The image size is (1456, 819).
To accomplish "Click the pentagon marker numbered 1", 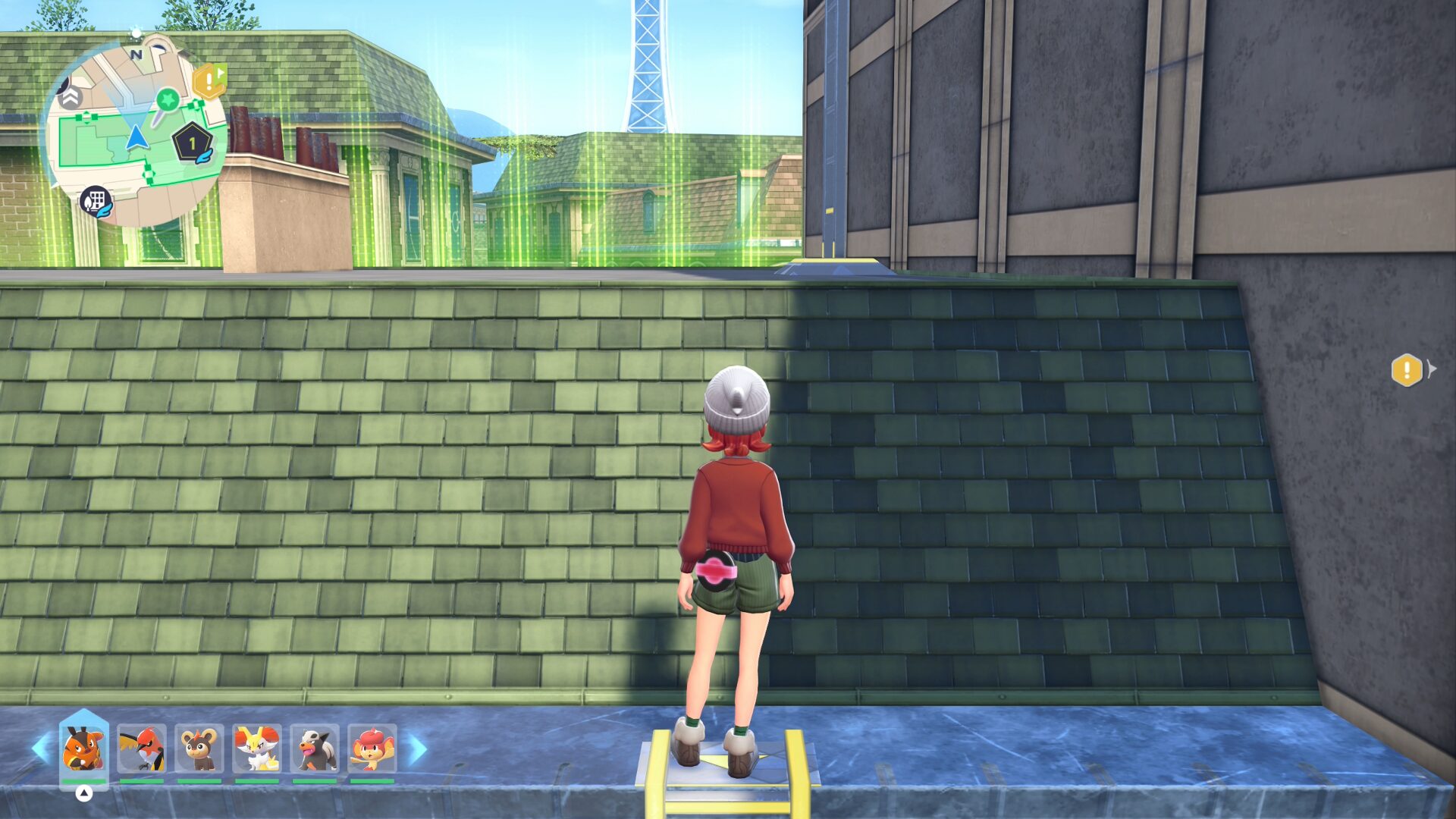I will (192, 143).
